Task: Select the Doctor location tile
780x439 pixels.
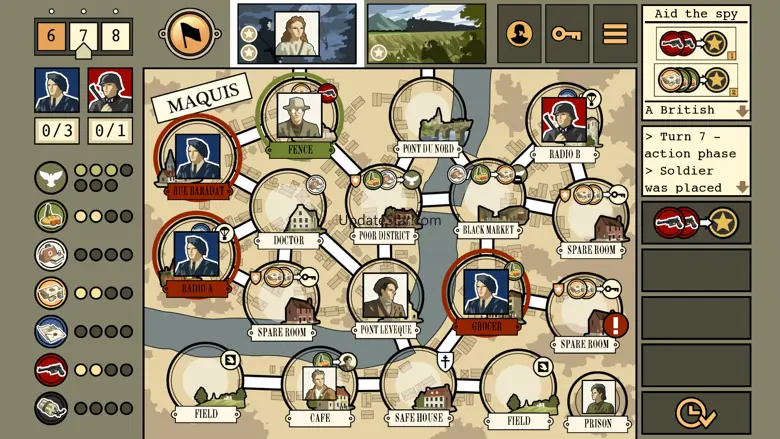Action: point(289,212)
